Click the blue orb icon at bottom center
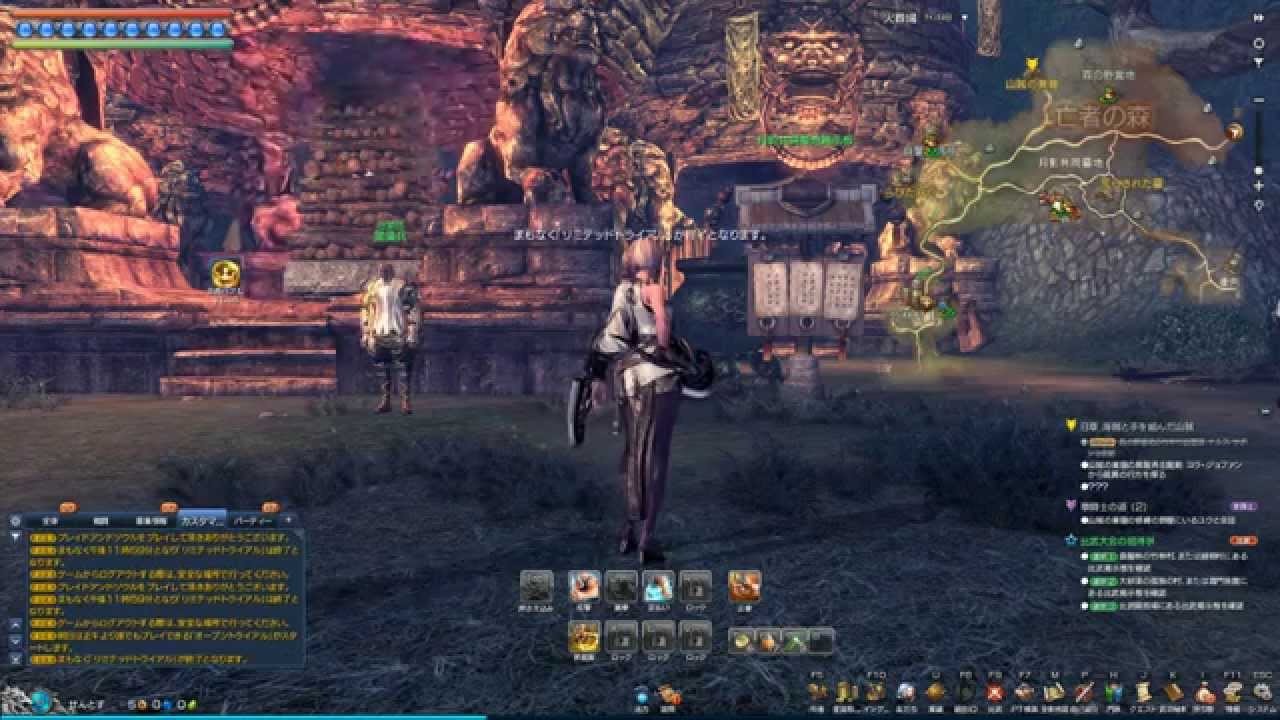This screenshot has width=1280, height=720. [641, 694]
